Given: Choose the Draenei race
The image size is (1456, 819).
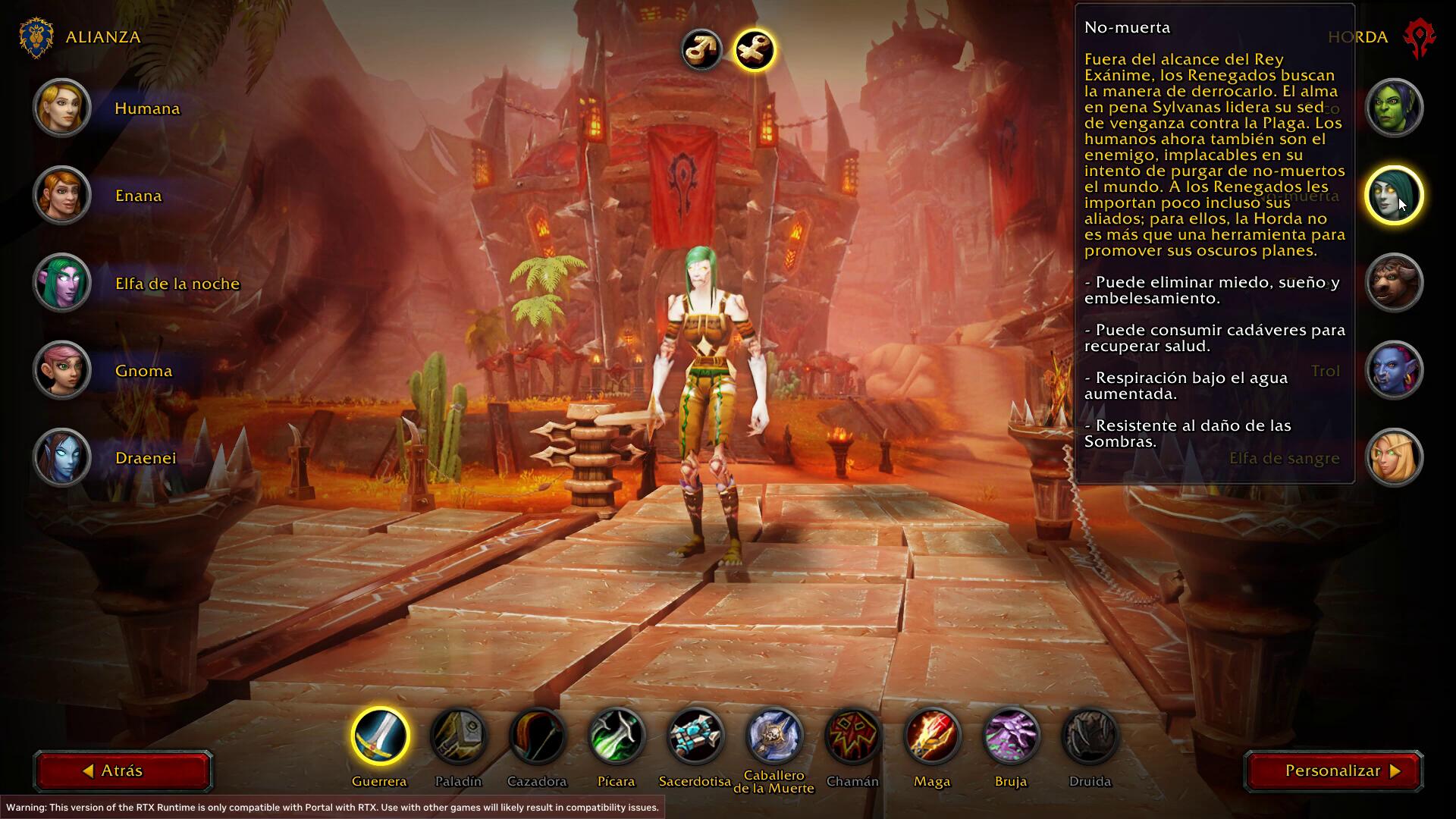Looking at the screenshot, I should click(x=62, y=457).
